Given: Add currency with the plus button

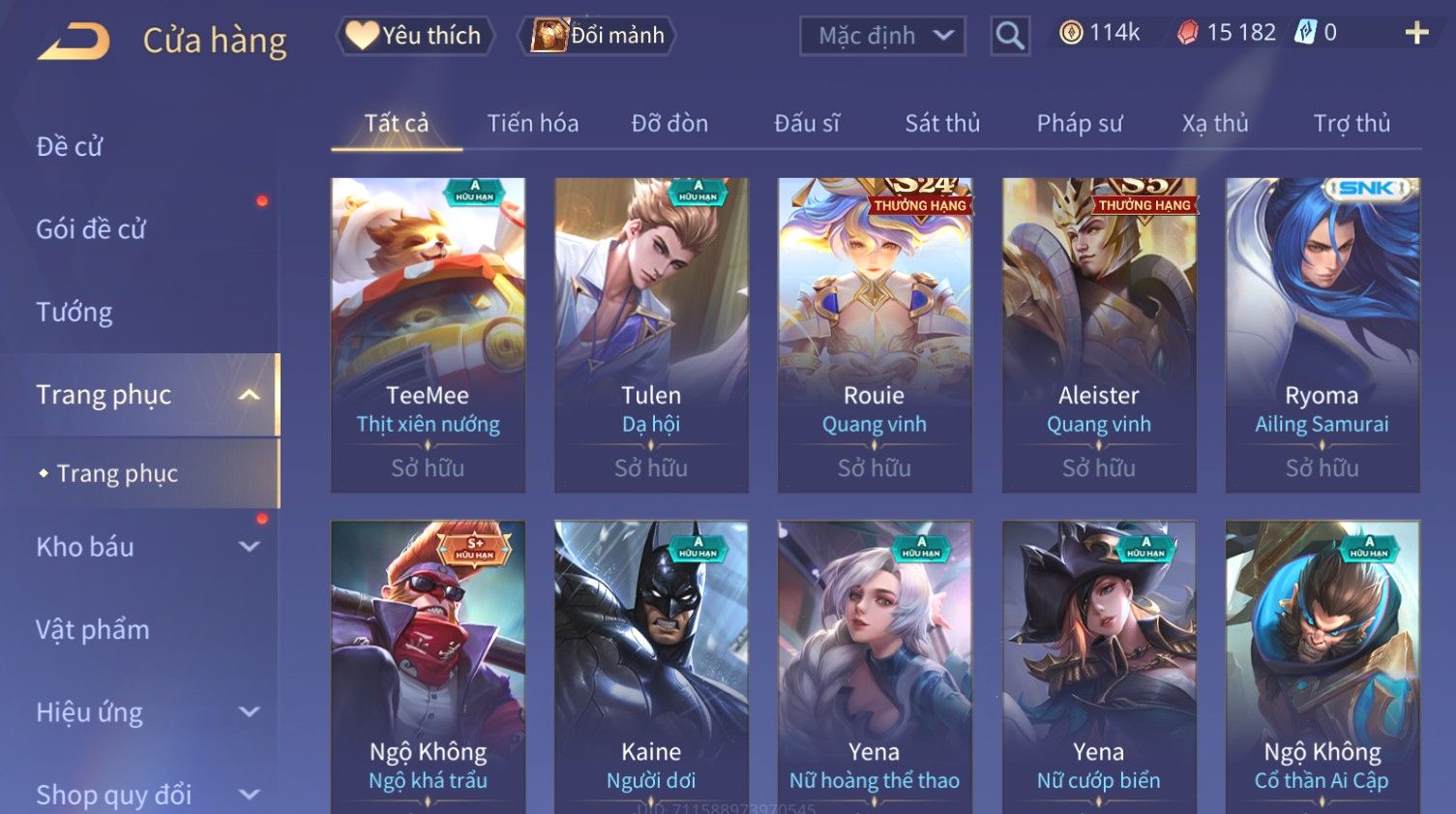Looking at the screenshot, I should click(x=1416, y=34).
